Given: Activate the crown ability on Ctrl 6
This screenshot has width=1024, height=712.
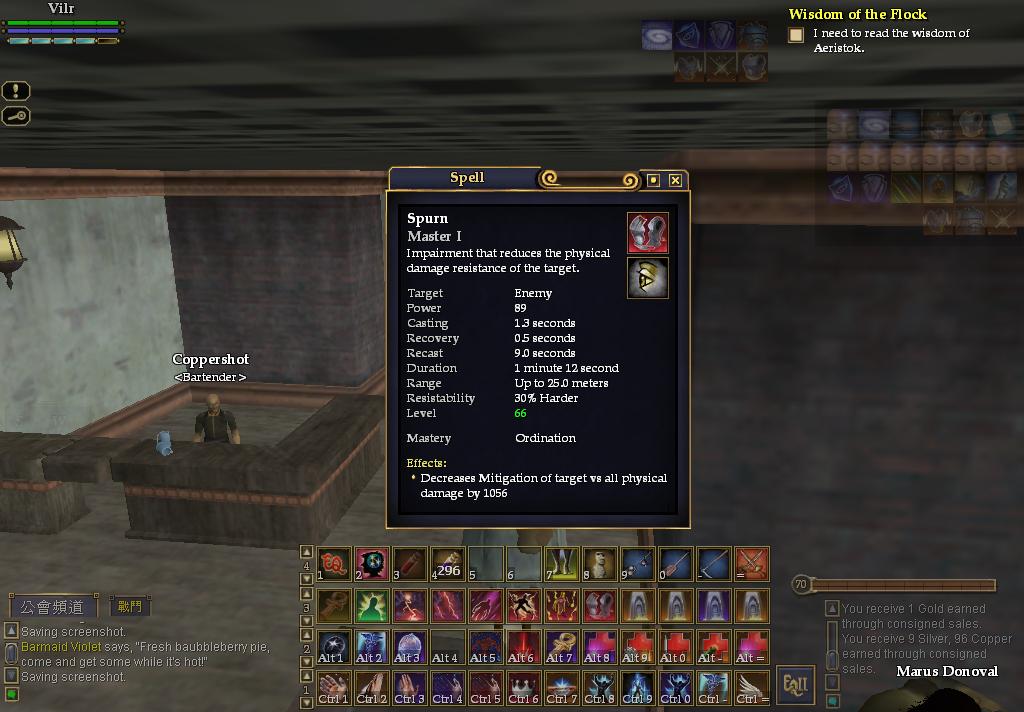Looking at the screenshot, I should point(523,687).
